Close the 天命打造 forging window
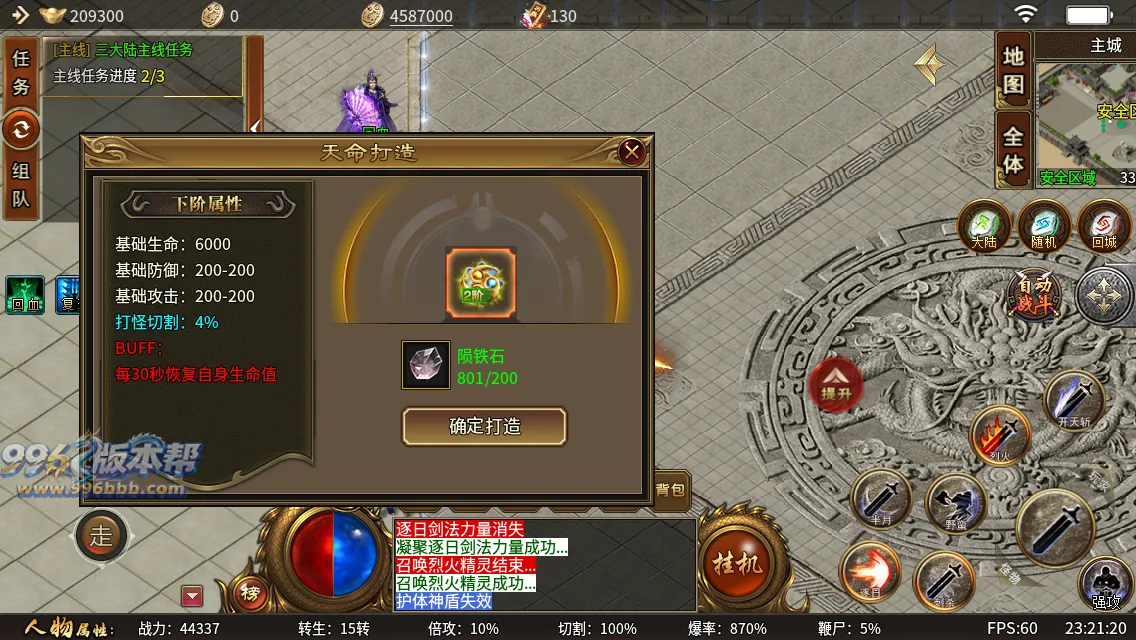 (631, 152)
